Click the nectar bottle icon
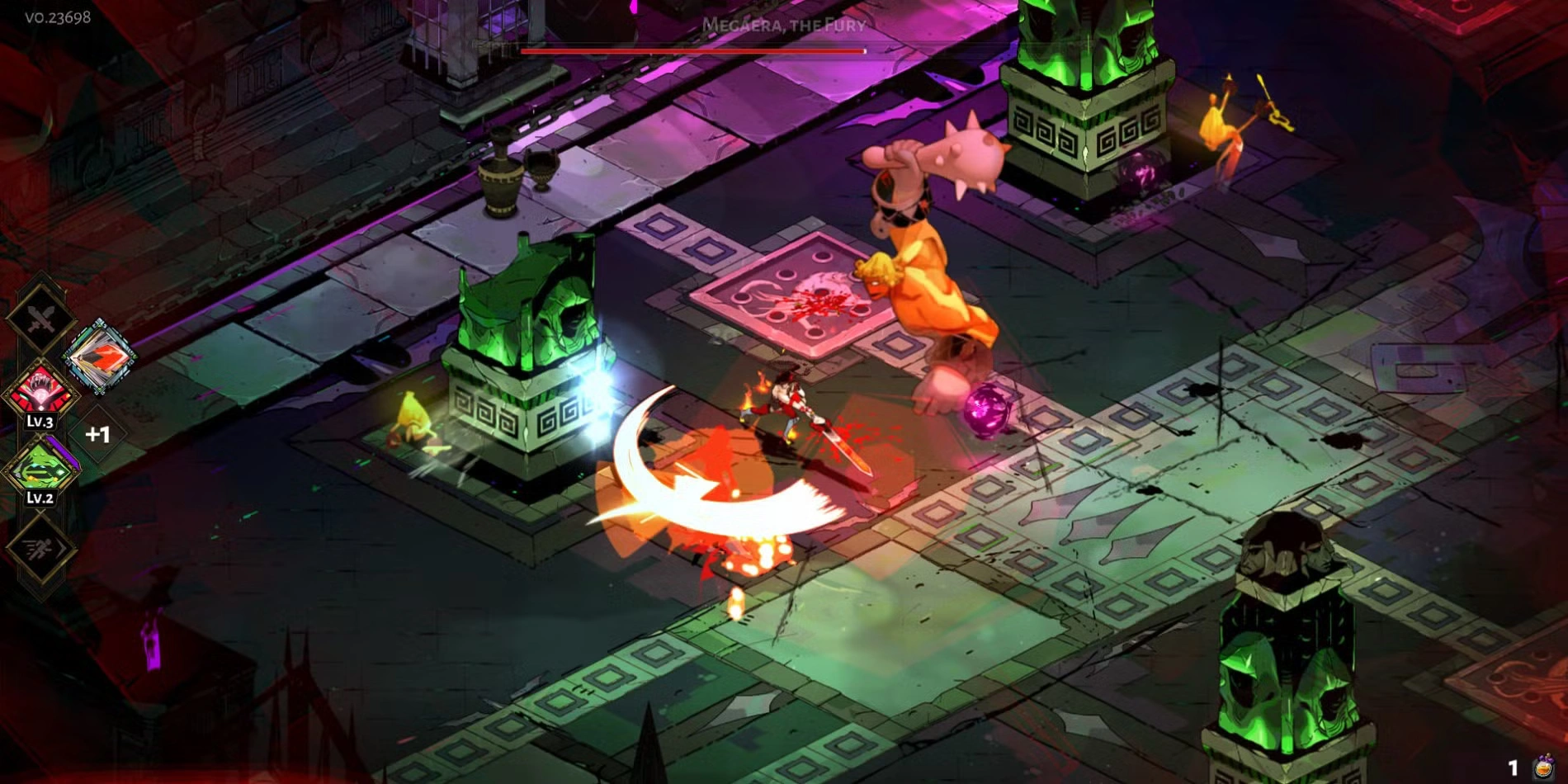Viewport: 1568px width, 784px height. [1542, 767]
